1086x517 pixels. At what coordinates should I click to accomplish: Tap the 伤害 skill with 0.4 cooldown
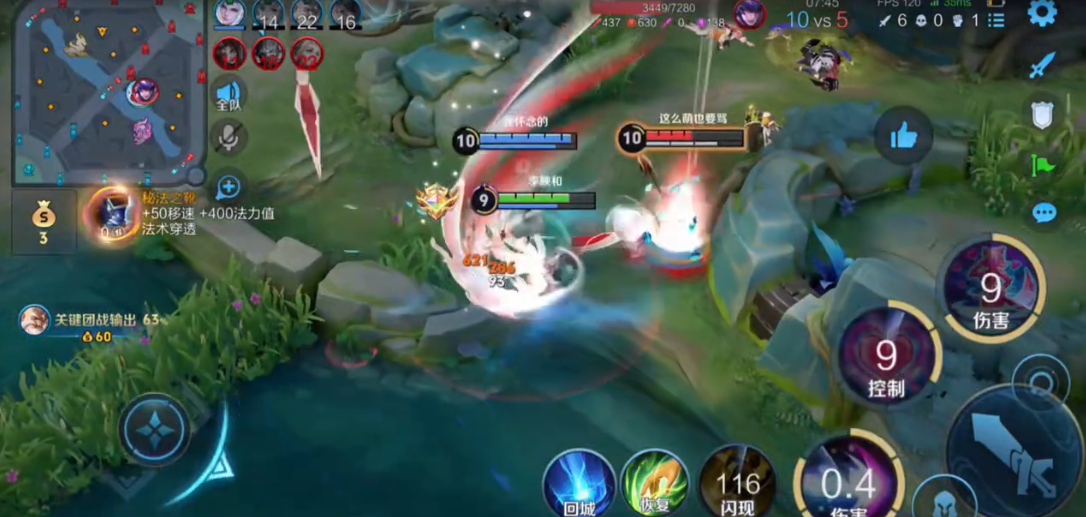tap(848, 482)
